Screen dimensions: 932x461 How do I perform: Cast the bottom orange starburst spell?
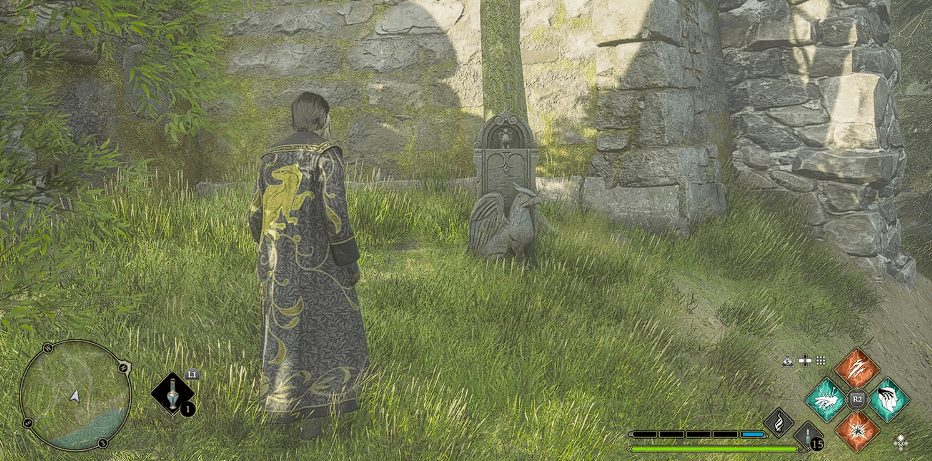(856, 430)
